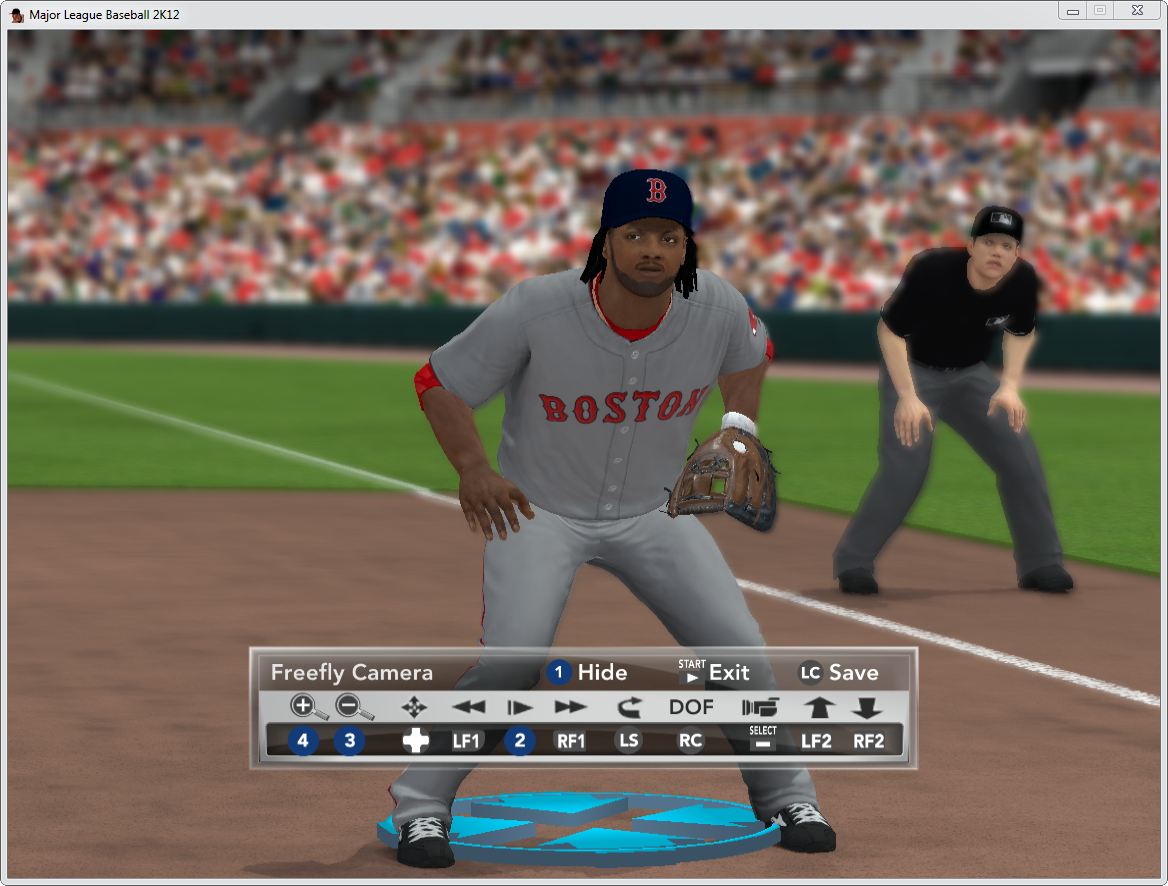Step the replay forward one frame
The width and height of the screenshot is (1168, 886).
tap(520, 707)
